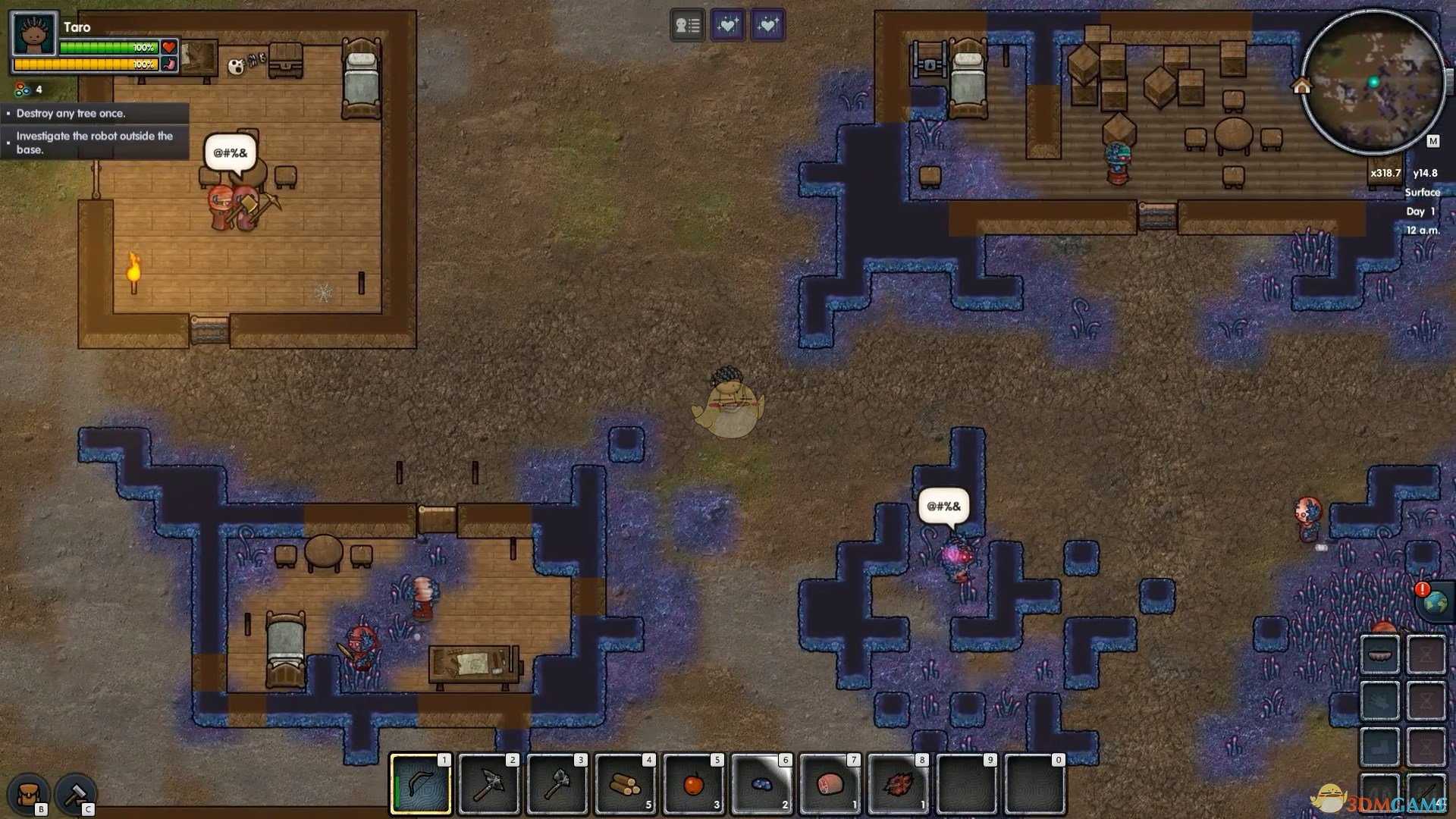The height and width of the screenshot is (819, 1456).
Task: Select the boomerang in hotbar slot 1
Action: click(421, 785)
